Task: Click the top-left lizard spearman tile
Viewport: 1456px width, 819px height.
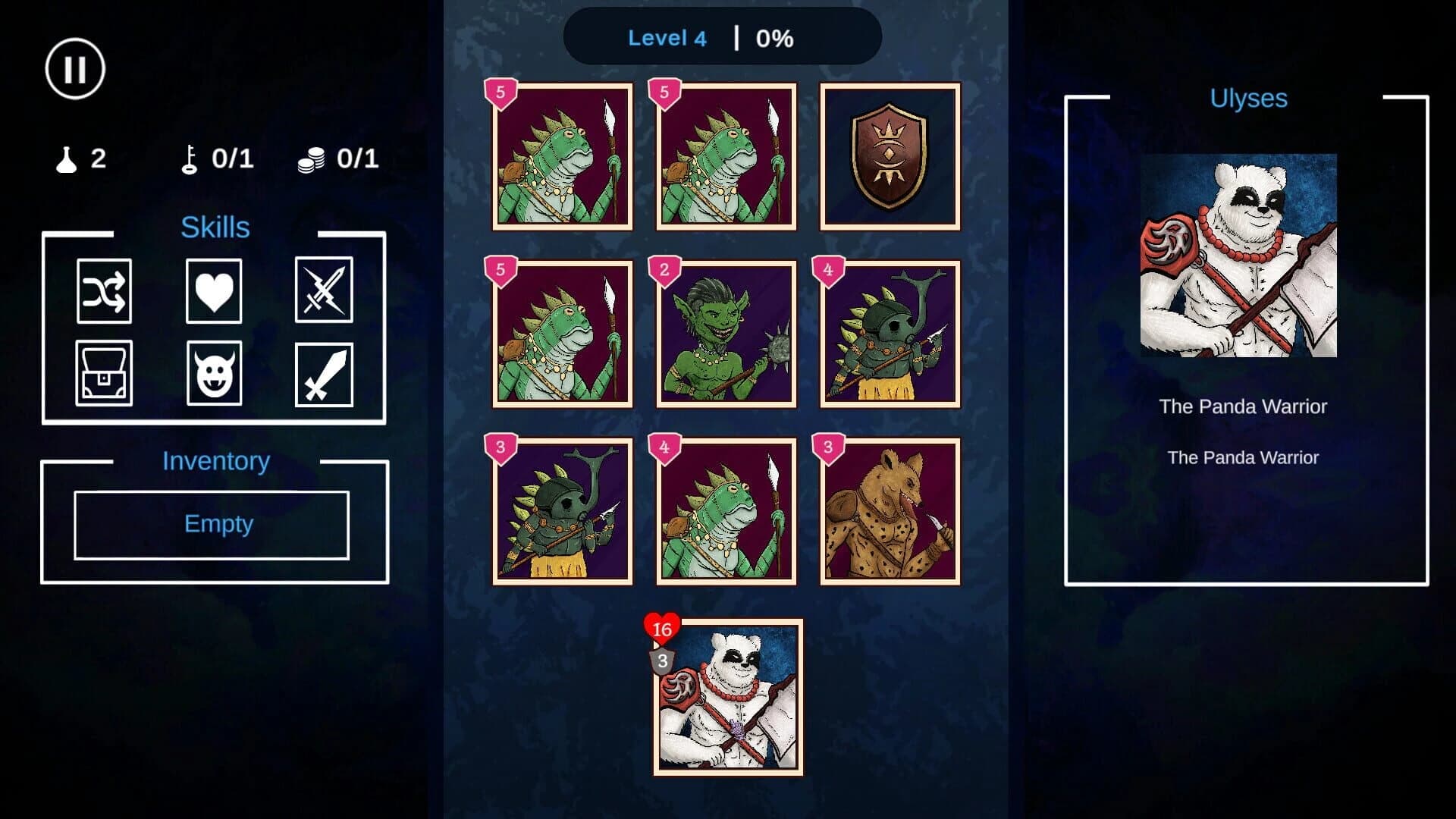Action: 562,157
